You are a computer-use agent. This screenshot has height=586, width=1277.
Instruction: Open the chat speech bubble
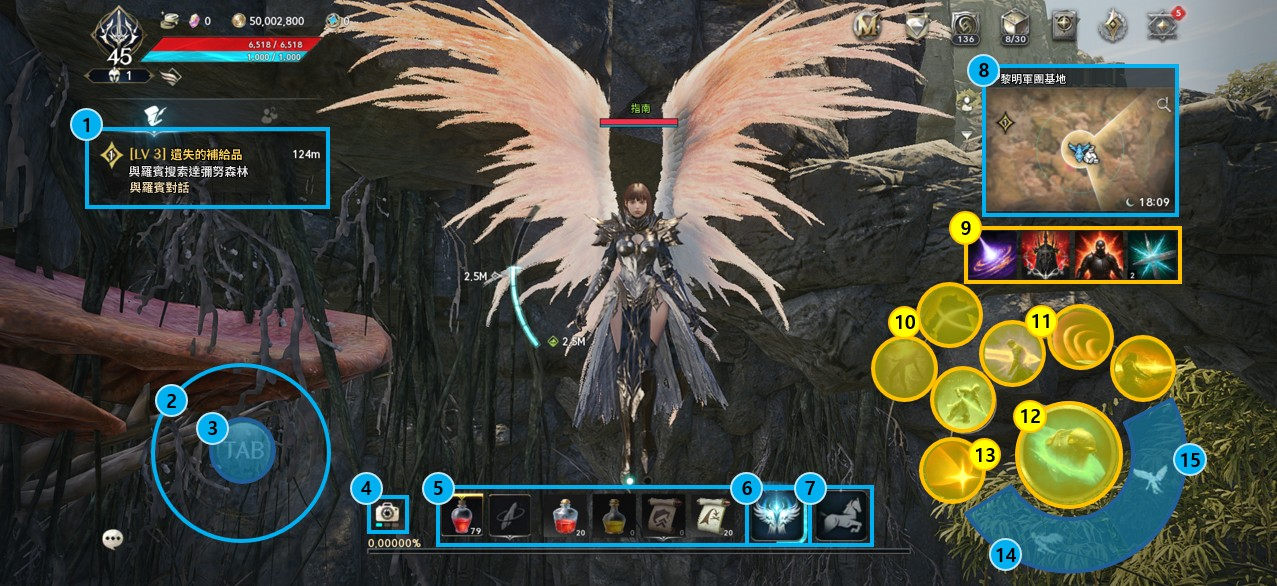(113, 539)
